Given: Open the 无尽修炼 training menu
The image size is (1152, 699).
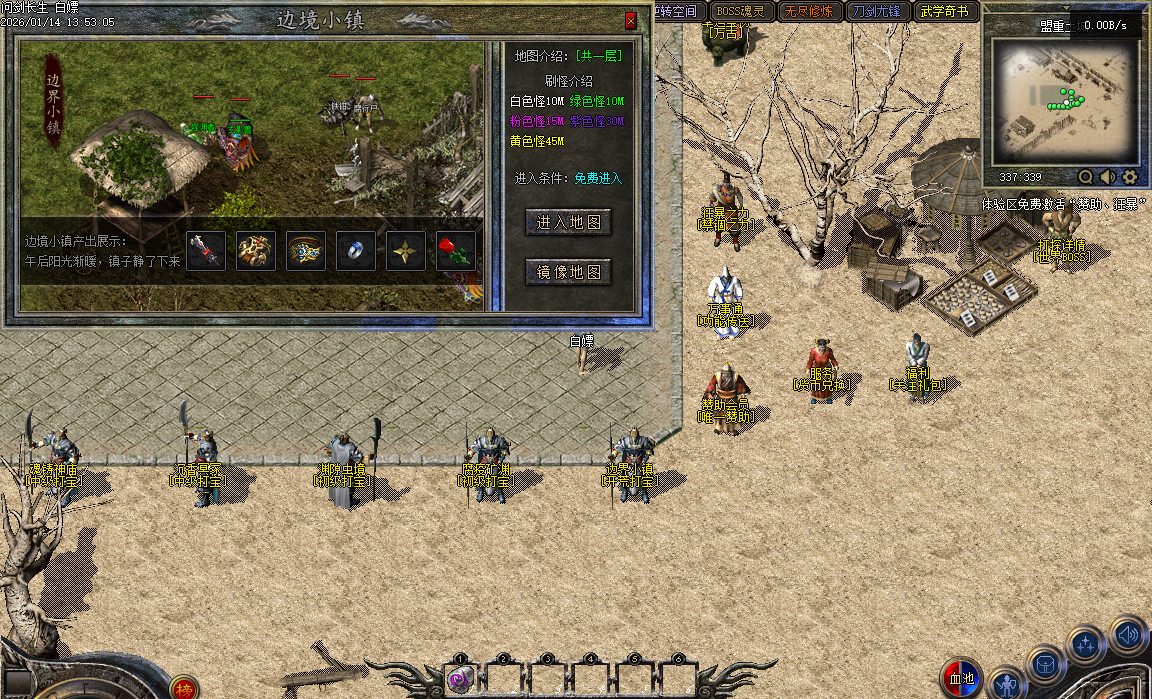Looking at the screenshot, I should coord(808,12).
